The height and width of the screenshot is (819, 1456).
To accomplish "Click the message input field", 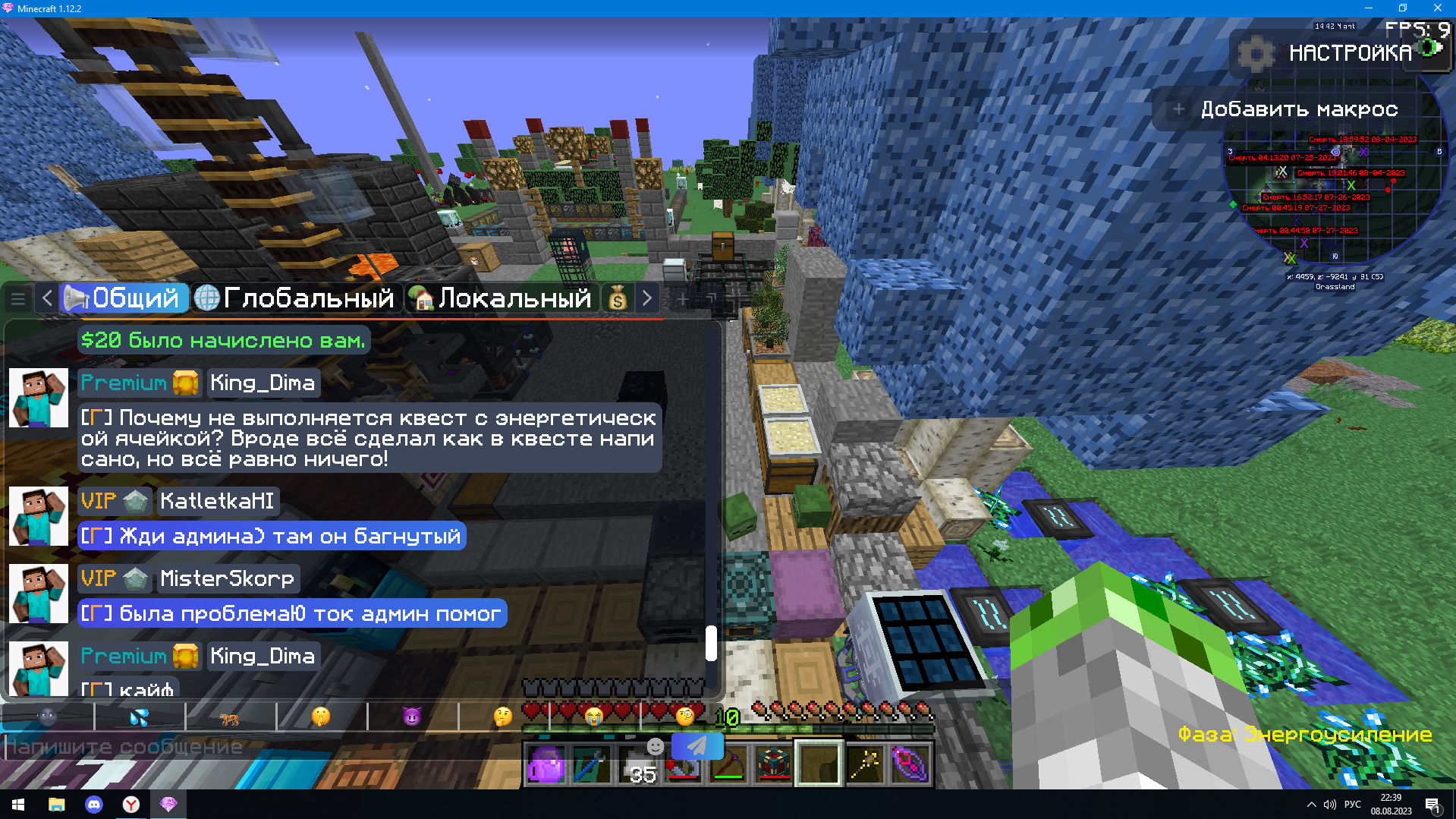I will 250,747.
